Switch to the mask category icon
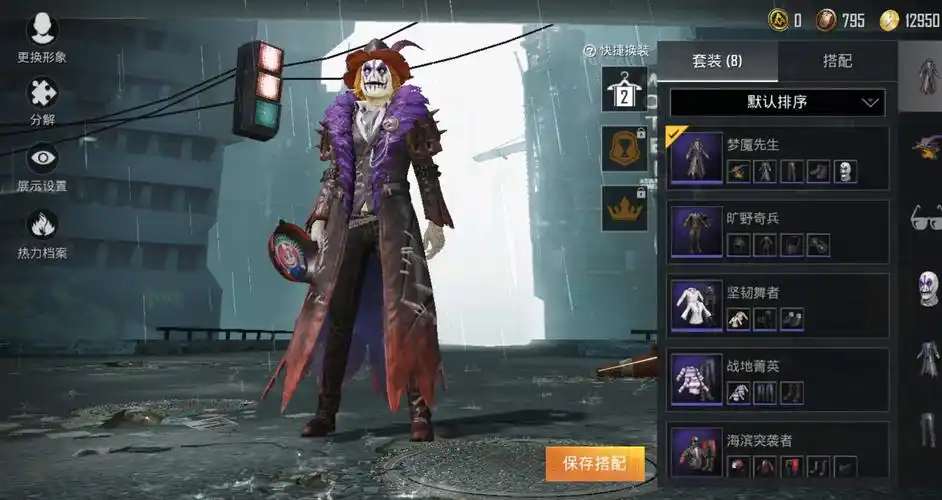 [x=925, y=288]
